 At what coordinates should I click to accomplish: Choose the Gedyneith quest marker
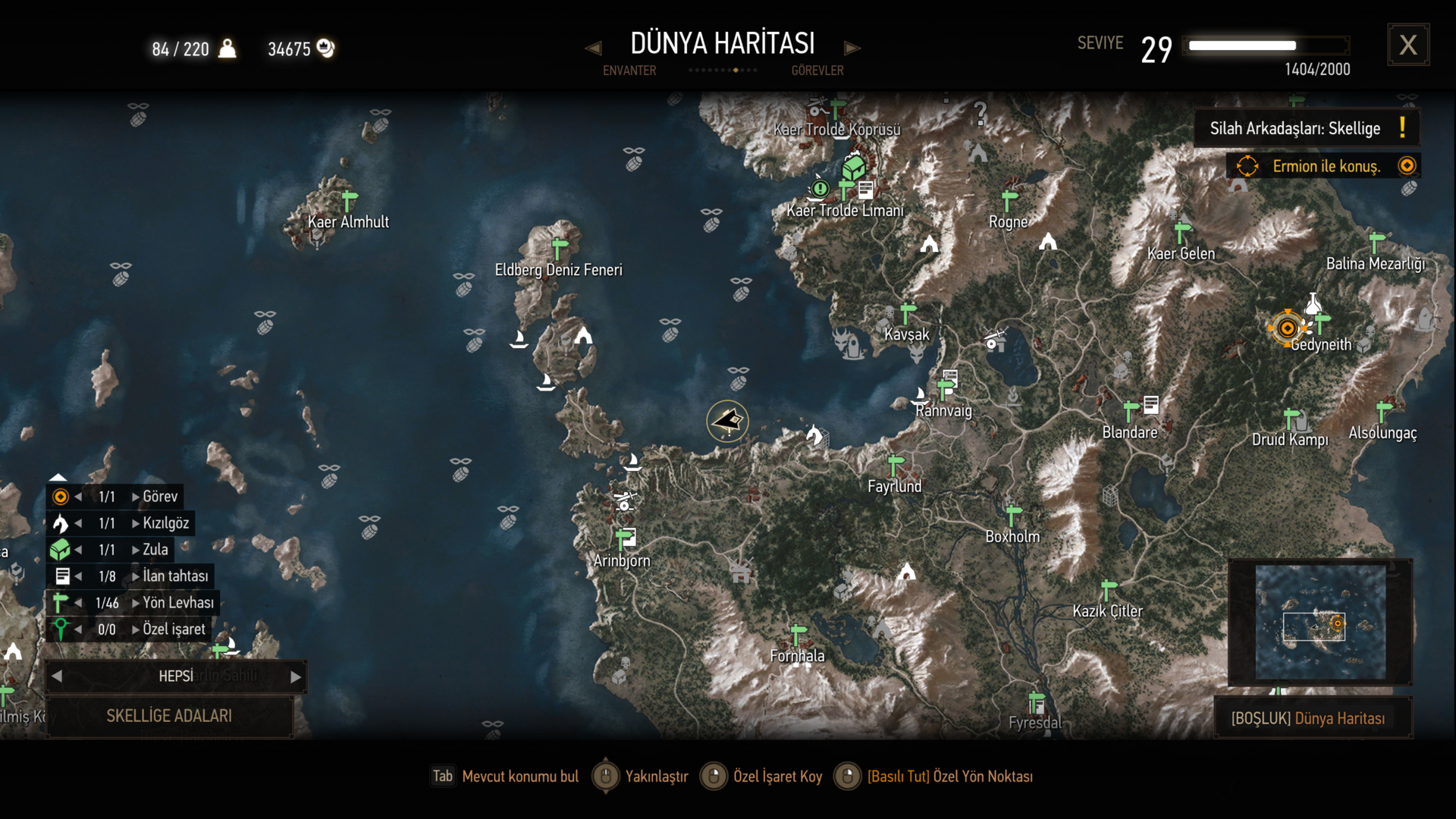click(x=1287, y=328)
